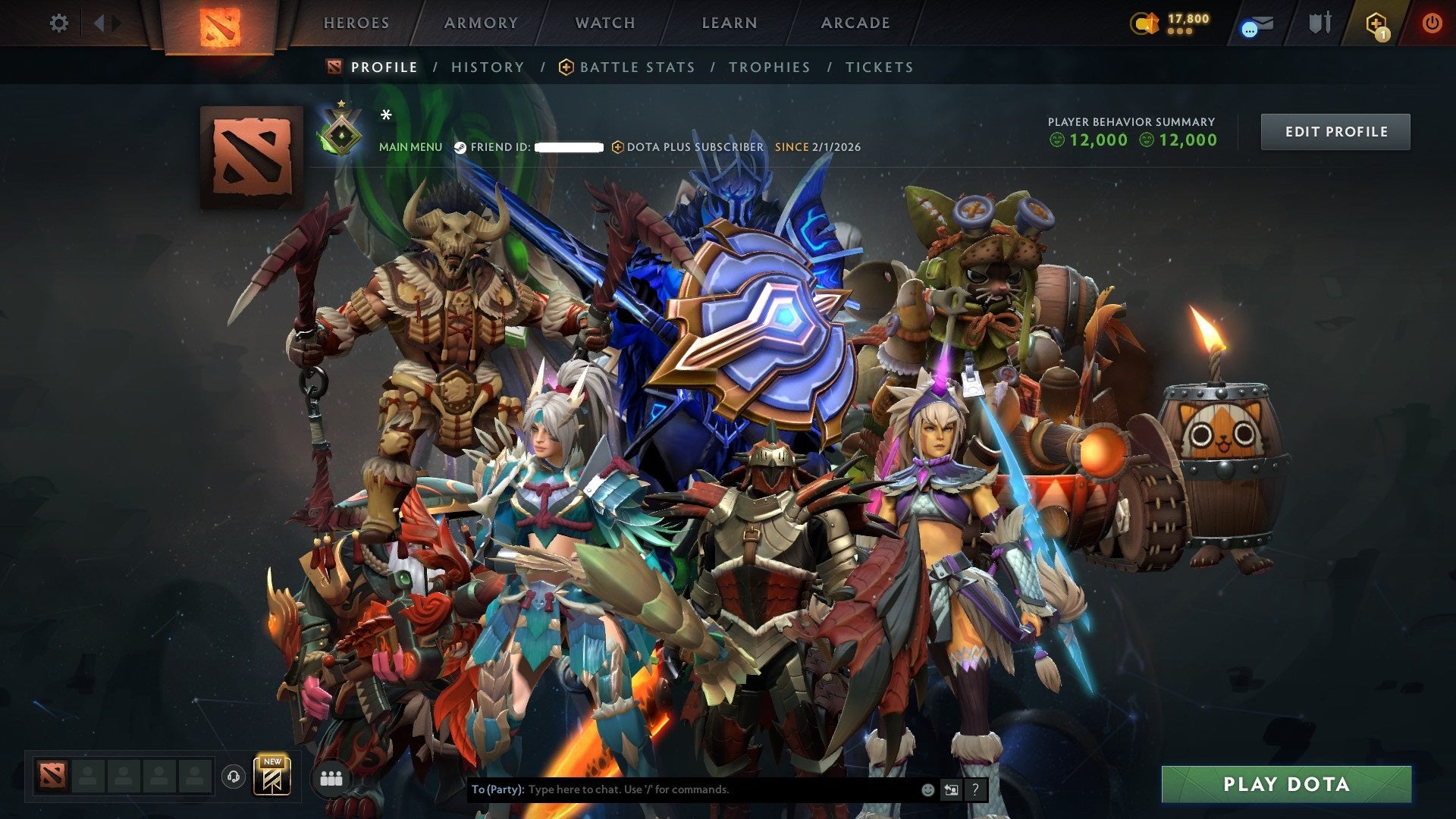The image size is (1456, 819).
Task: Toggle chat help with the question mark
Action: [977, 789]
